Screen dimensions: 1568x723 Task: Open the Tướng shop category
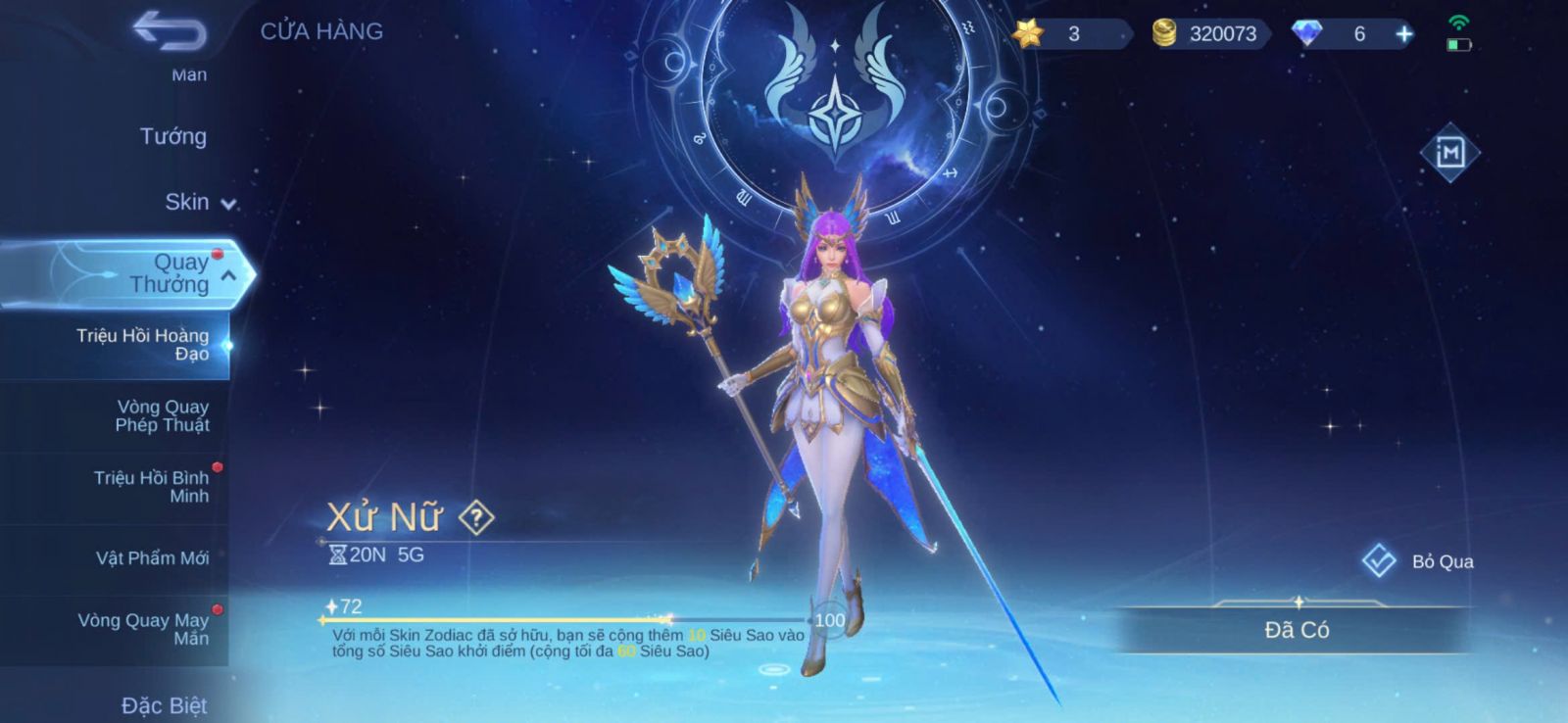[172, 136]
